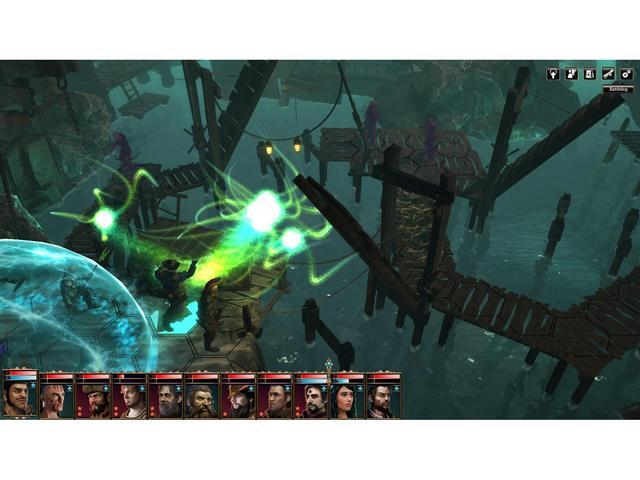Select the brown-hat bearded man portrait

click(x=92, y=400)
